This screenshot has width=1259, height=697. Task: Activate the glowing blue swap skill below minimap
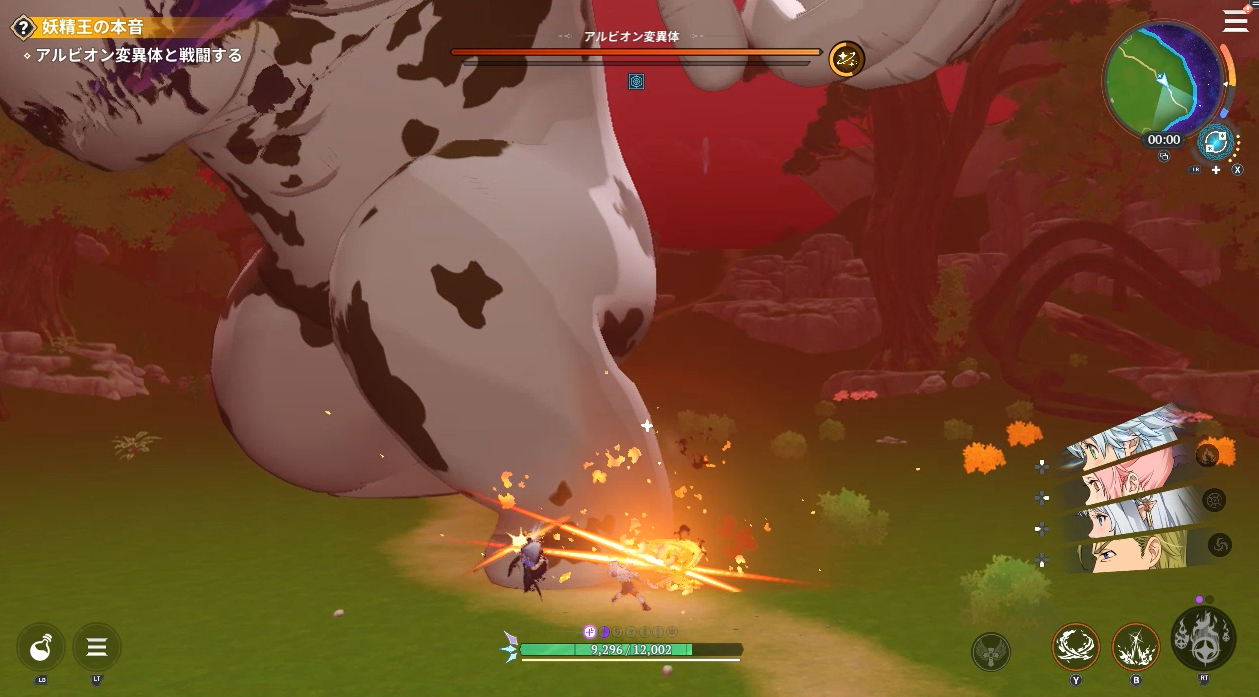tap(1214, 142)
